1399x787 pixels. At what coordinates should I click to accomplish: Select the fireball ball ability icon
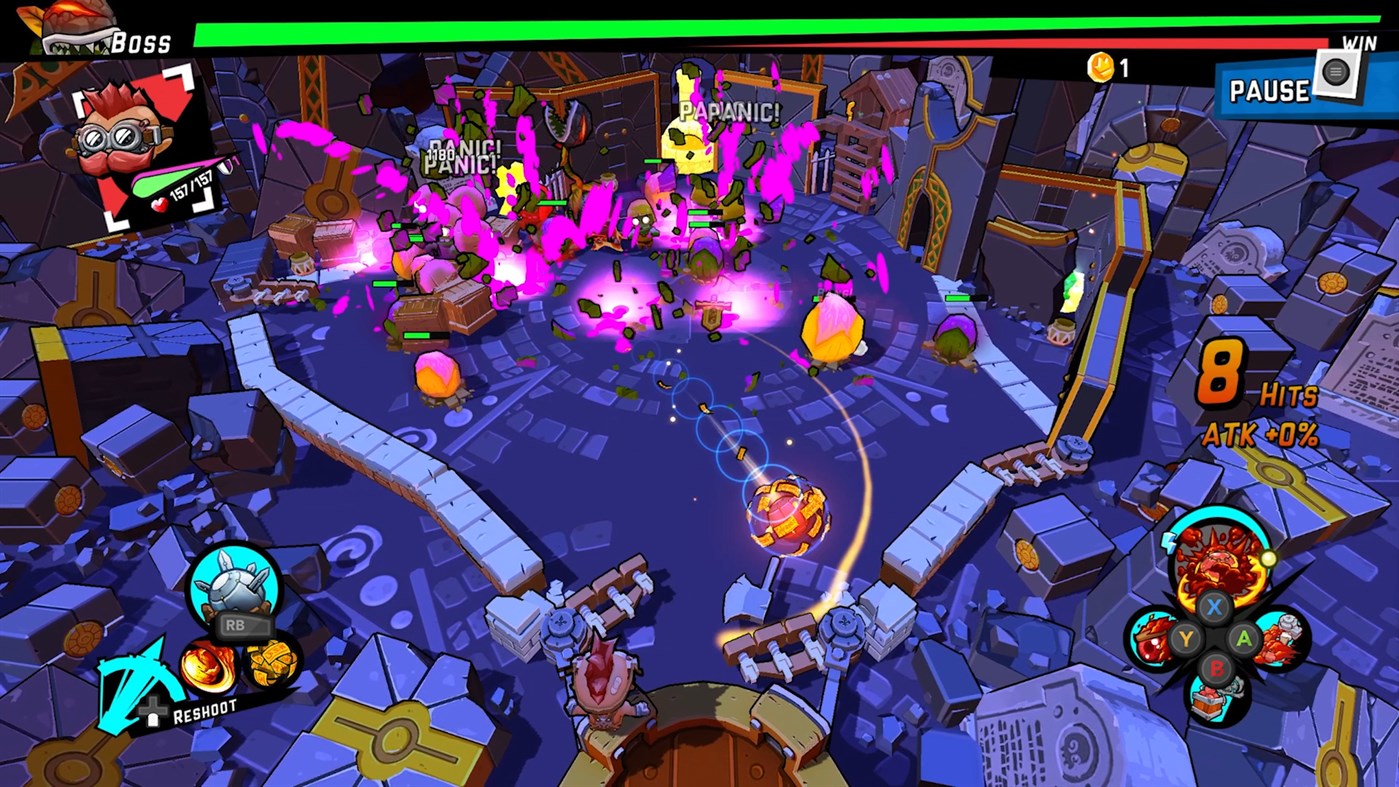[x=207, y=665]
